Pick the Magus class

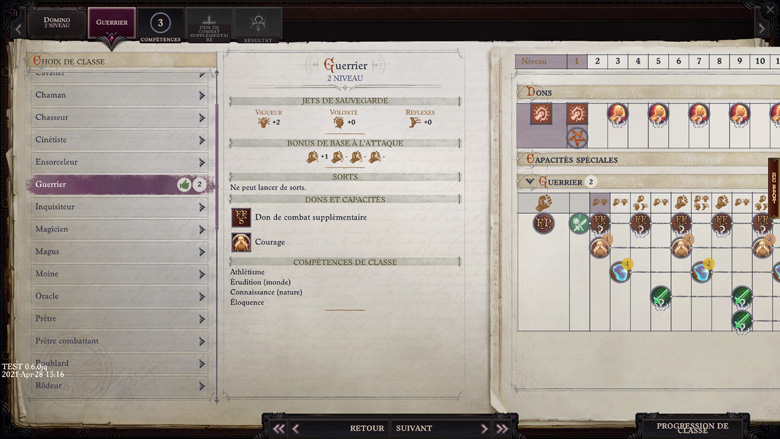pyautogui.click(x=118, y=251)
